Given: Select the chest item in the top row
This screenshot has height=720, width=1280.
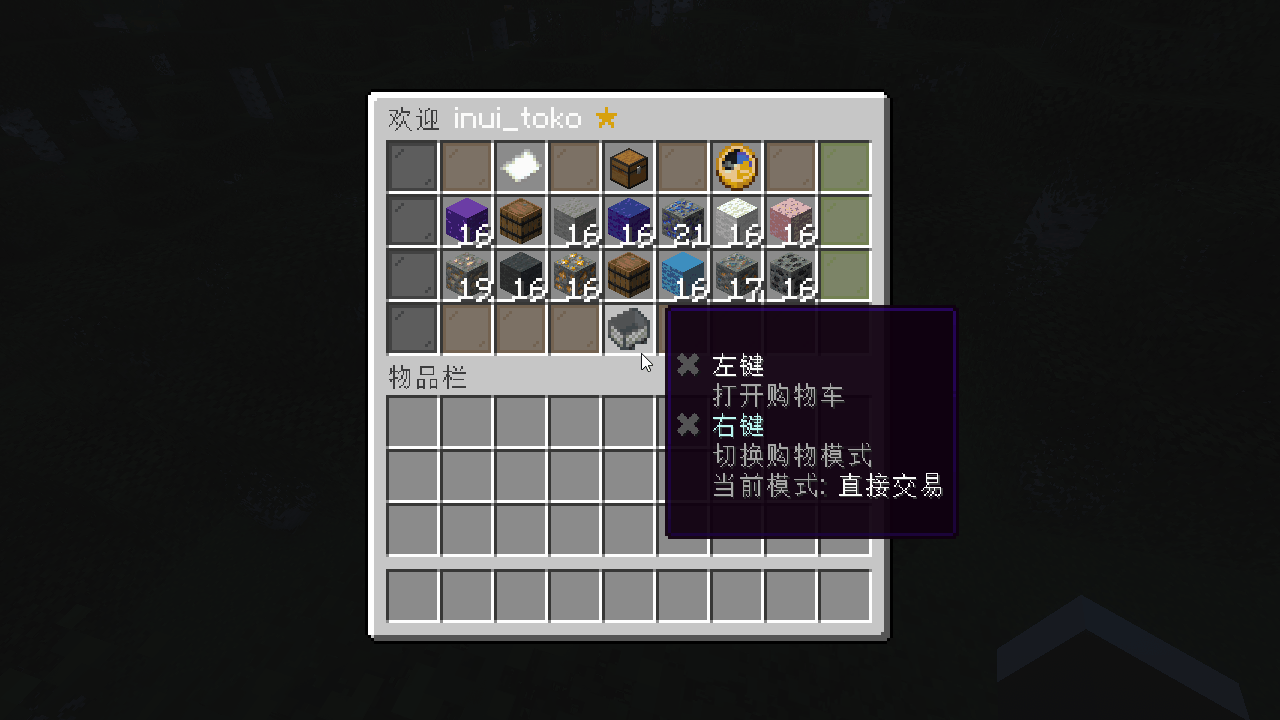Looking at the screenshot, I should [628, 167].
